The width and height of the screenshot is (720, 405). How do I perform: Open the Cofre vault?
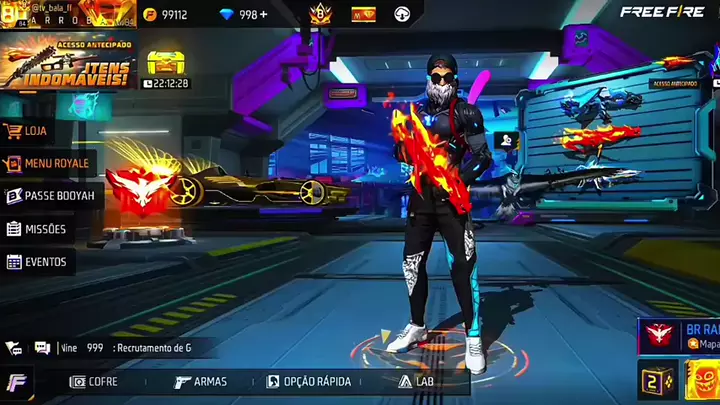coord(93,381)
